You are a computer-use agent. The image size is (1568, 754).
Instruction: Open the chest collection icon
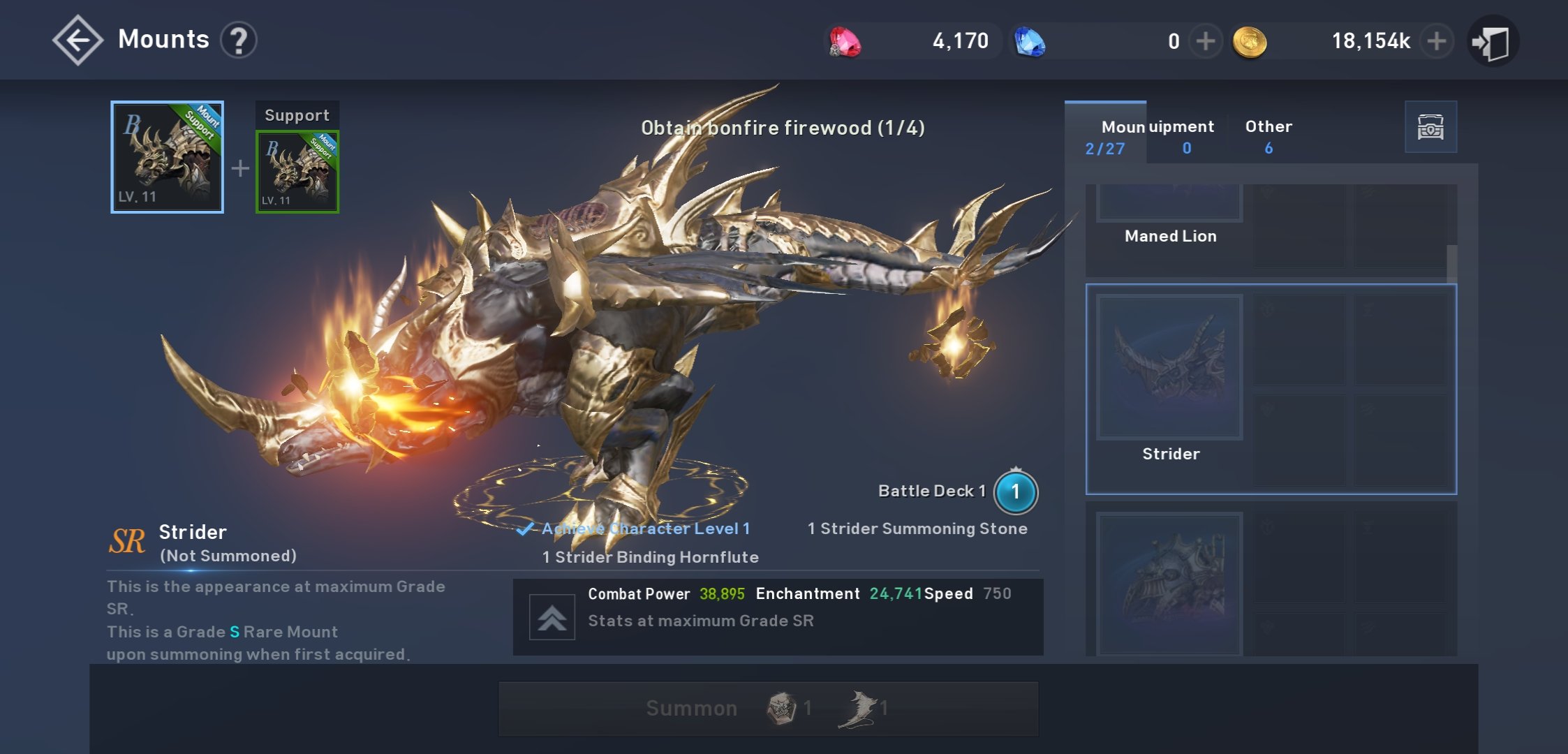[1430, 127]
